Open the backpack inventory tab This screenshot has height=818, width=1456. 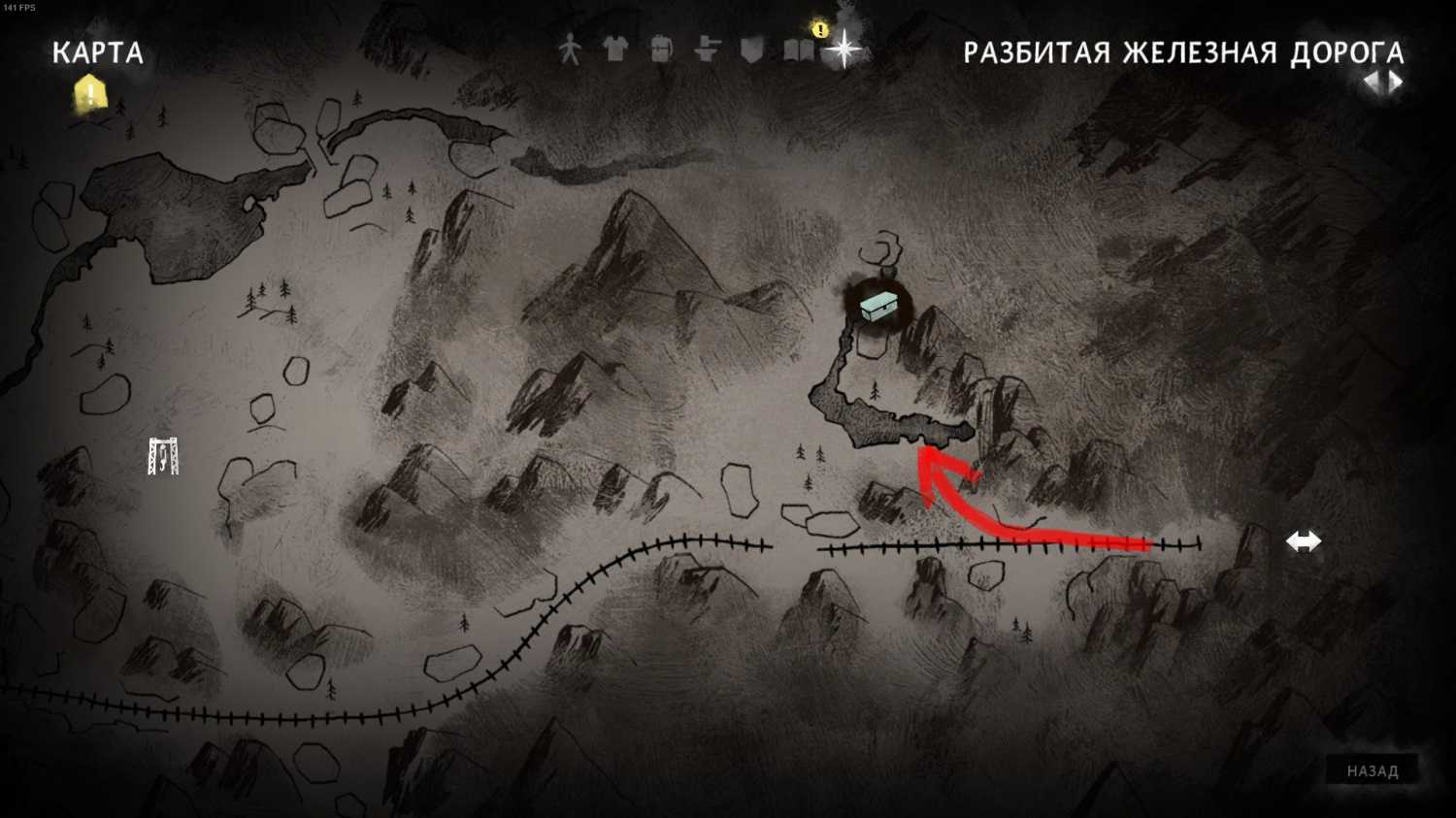[661, 49]
